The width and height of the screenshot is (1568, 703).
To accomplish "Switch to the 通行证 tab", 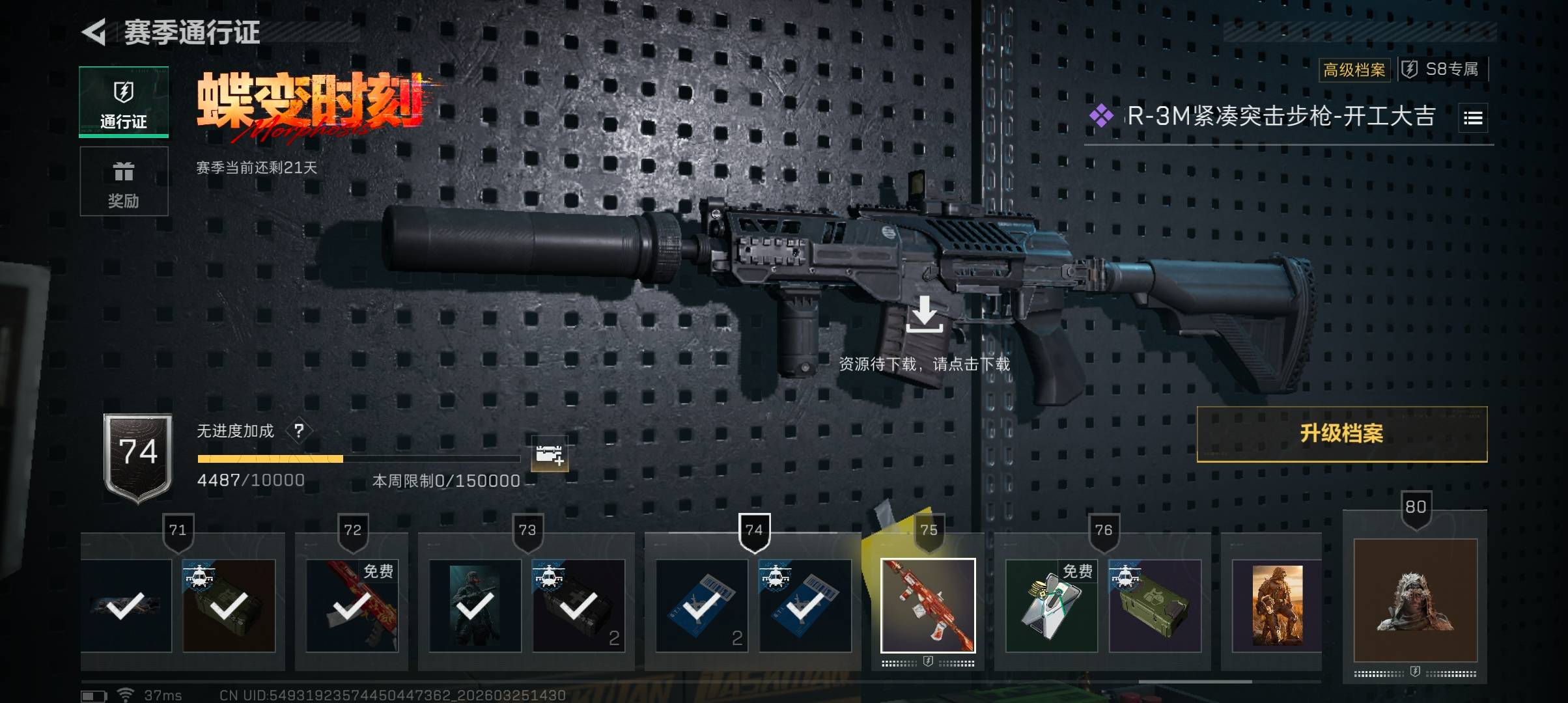I will coord(124,102).
